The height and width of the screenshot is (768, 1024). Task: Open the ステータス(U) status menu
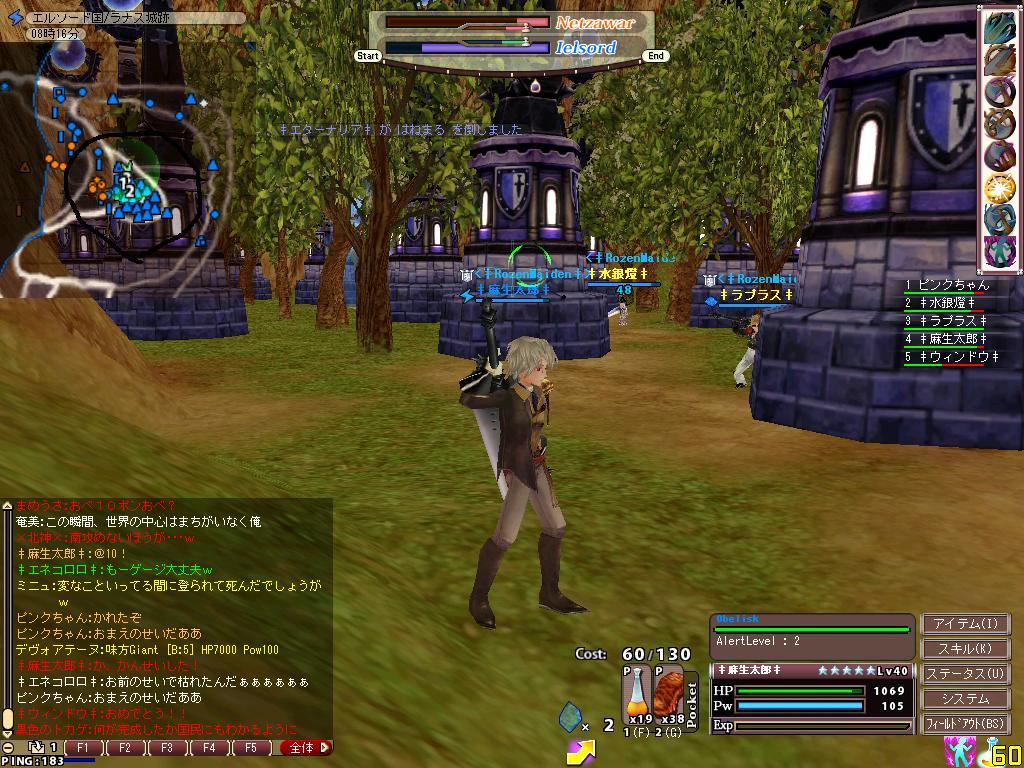click(x=965, y=674)
